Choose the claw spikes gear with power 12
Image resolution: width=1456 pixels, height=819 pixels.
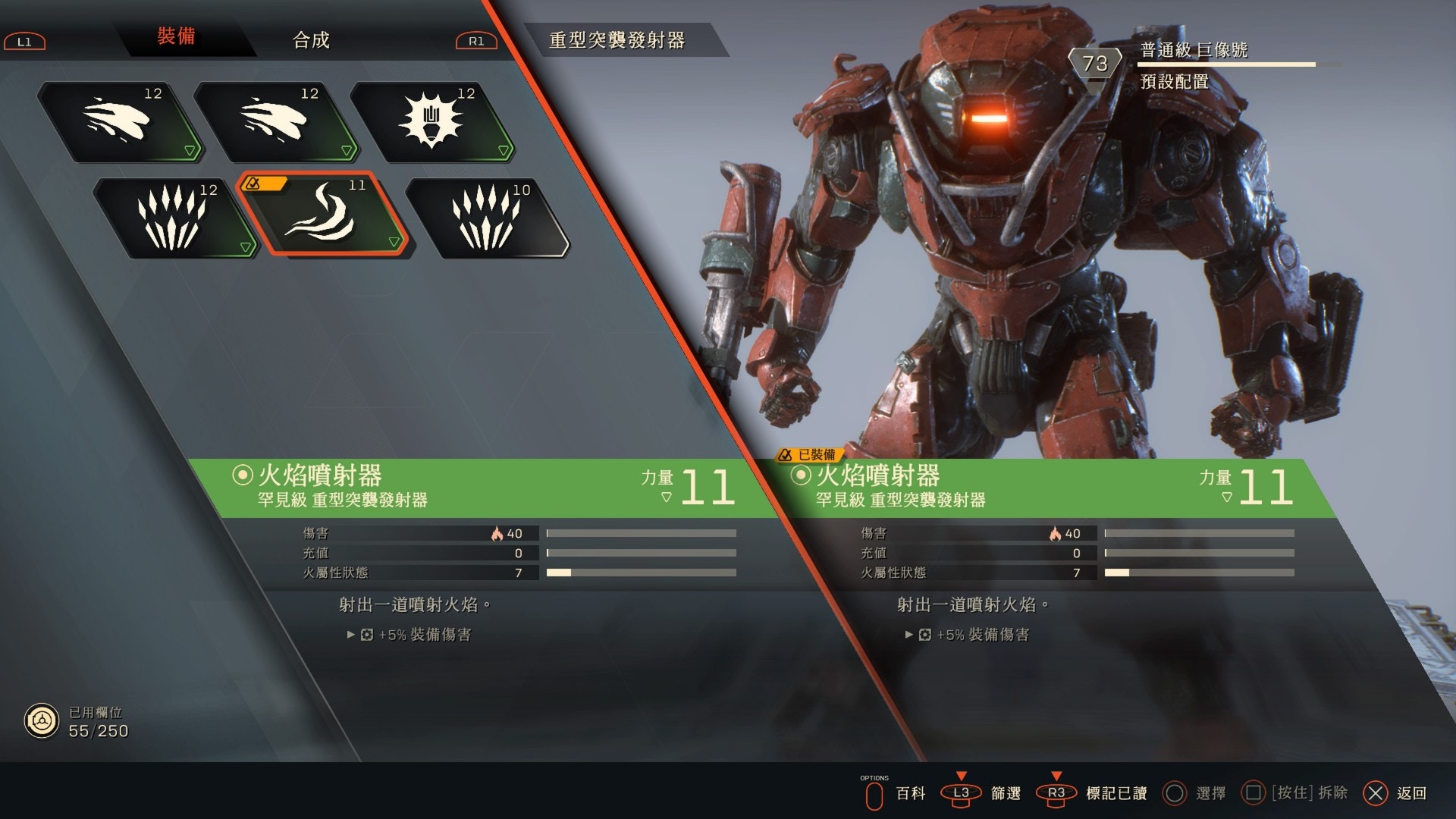(174, 218)
